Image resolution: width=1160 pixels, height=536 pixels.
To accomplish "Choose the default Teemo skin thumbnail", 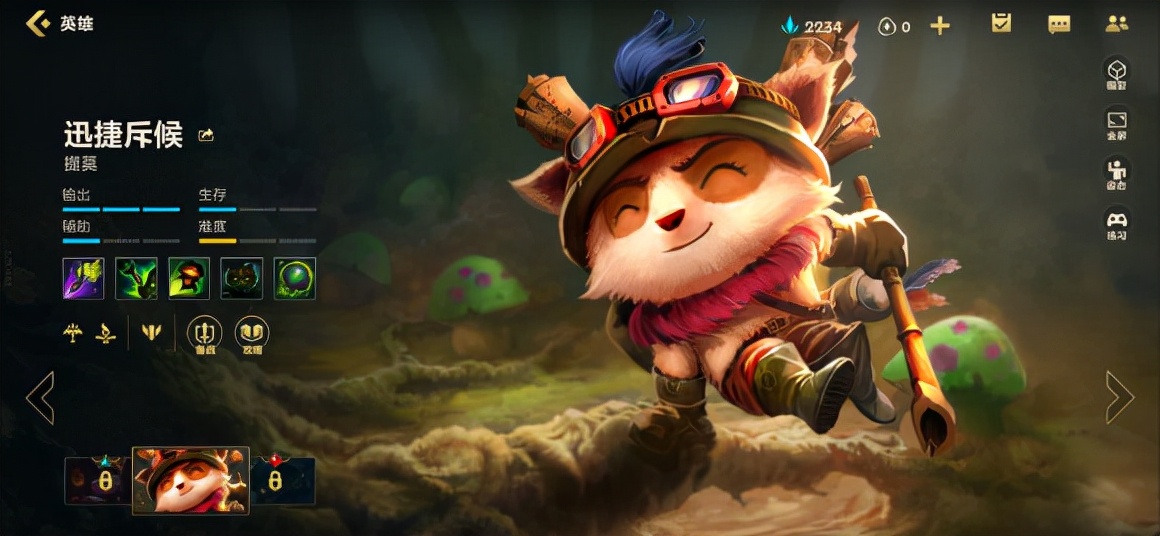I will click(190, 480).
